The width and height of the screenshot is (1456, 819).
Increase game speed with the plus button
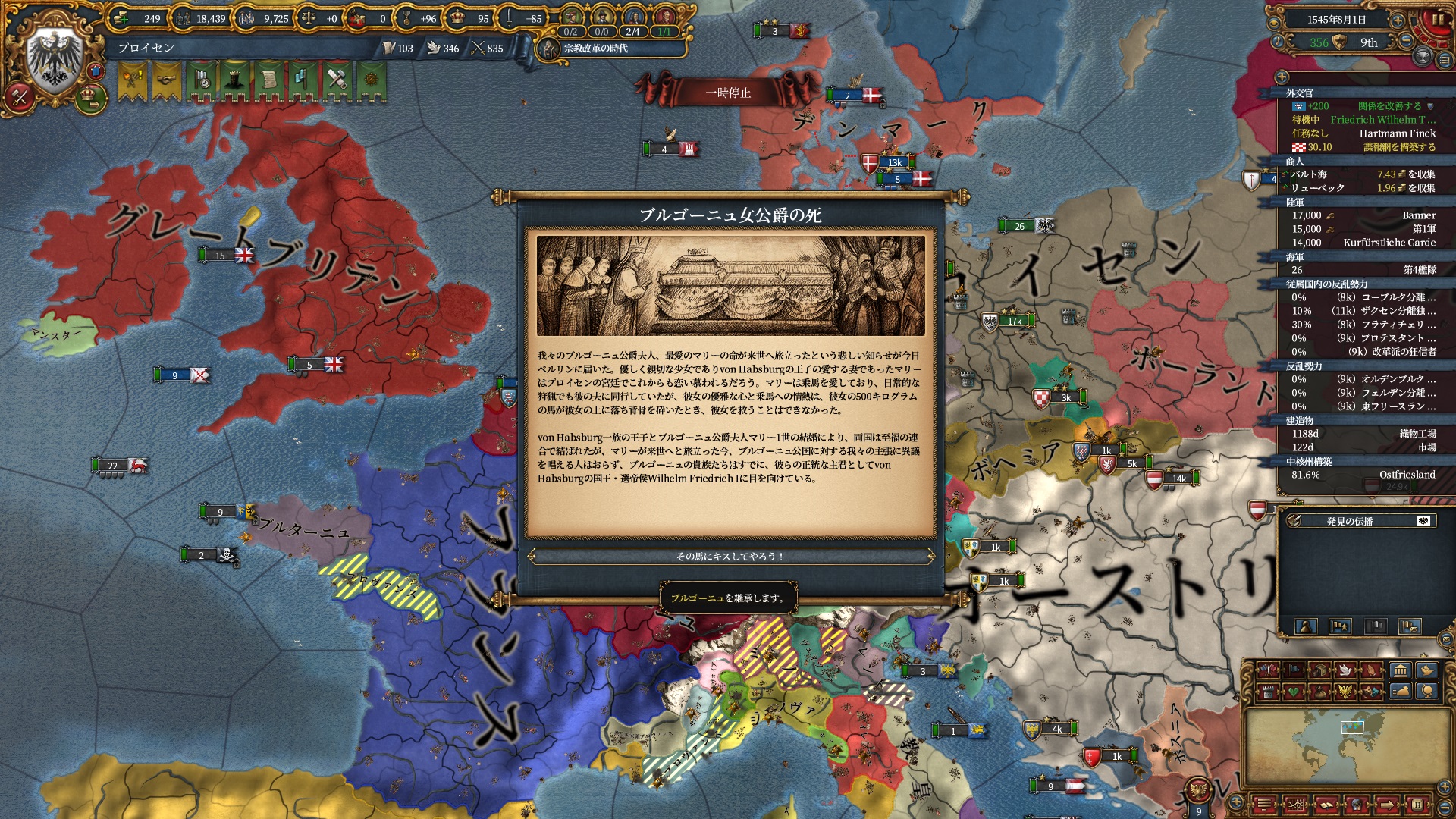(1398, 20)
